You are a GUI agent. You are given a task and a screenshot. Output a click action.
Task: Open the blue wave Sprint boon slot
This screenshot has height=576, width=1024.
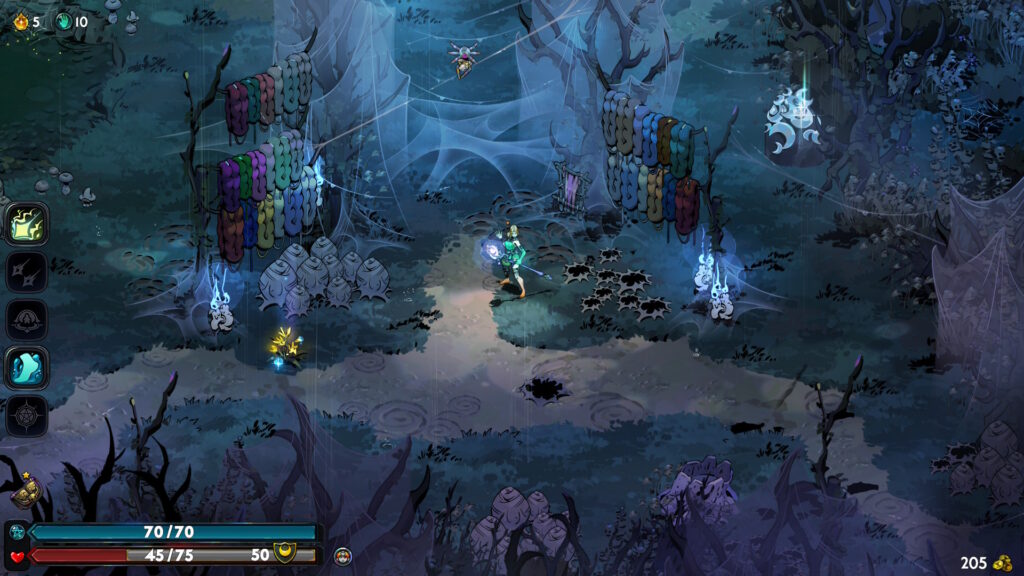click(x=27, y=367)
